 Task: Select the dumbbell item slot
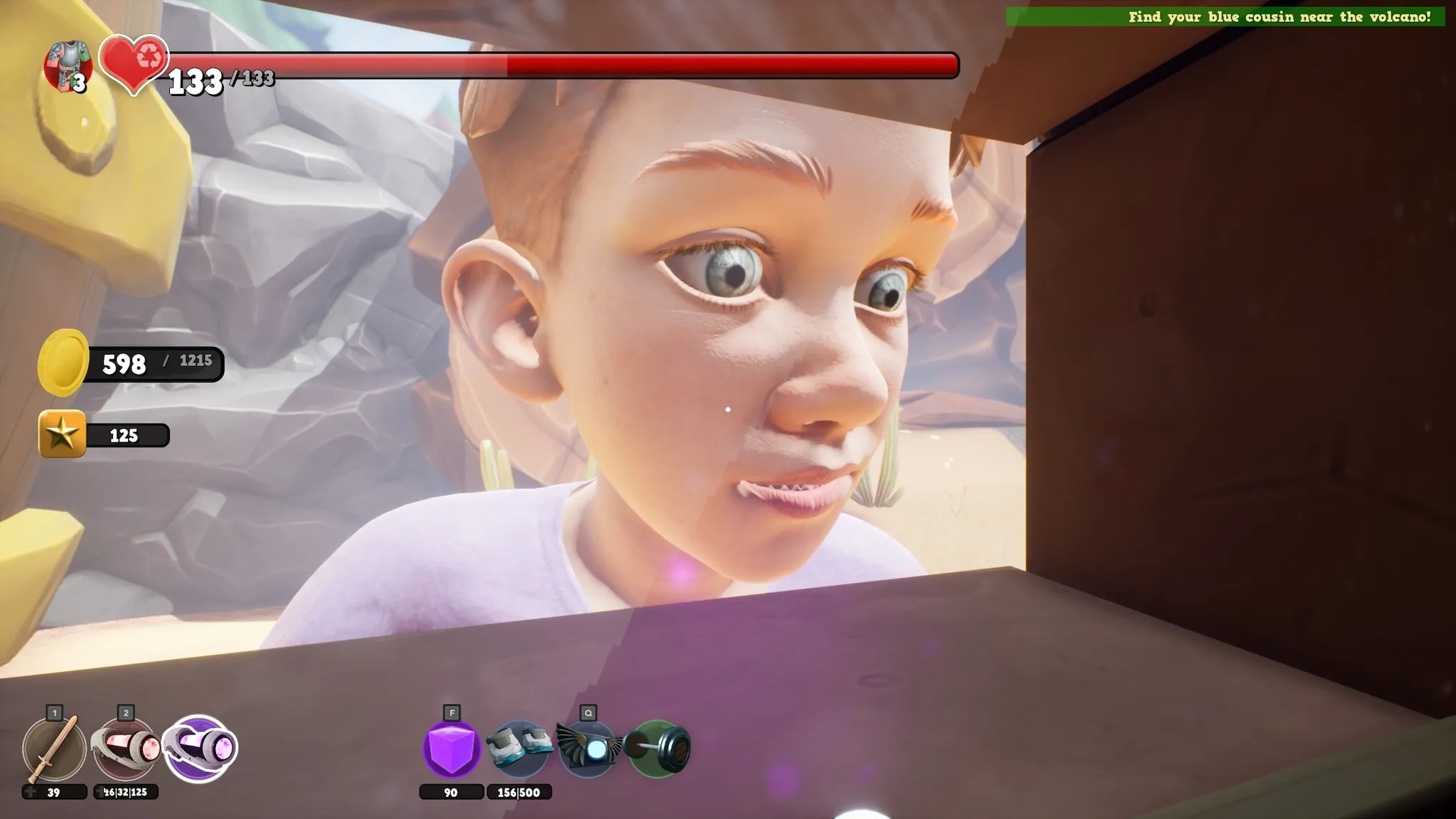(658, 749)
